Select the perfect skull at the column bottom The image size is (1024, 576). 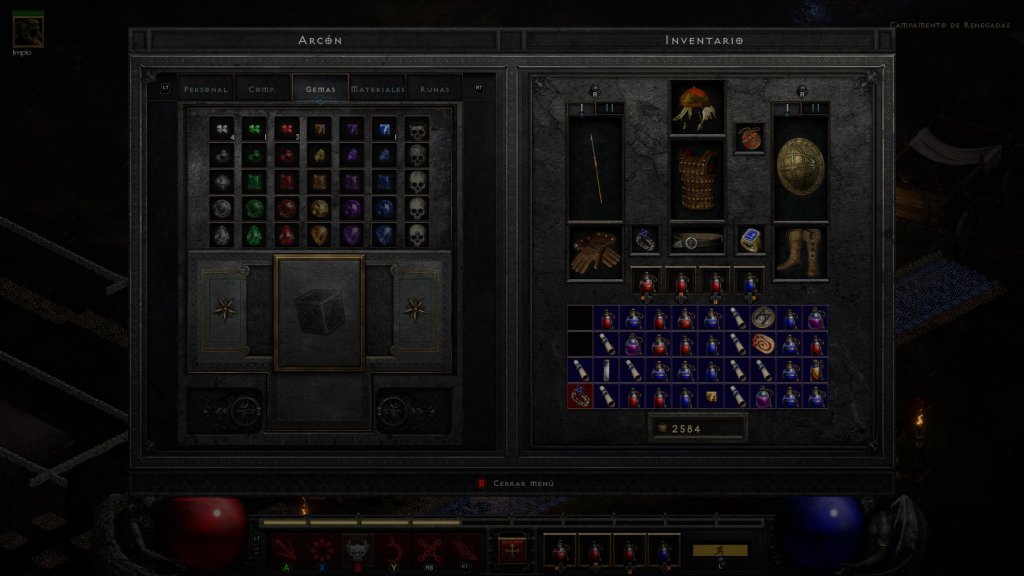pos(418,236)
